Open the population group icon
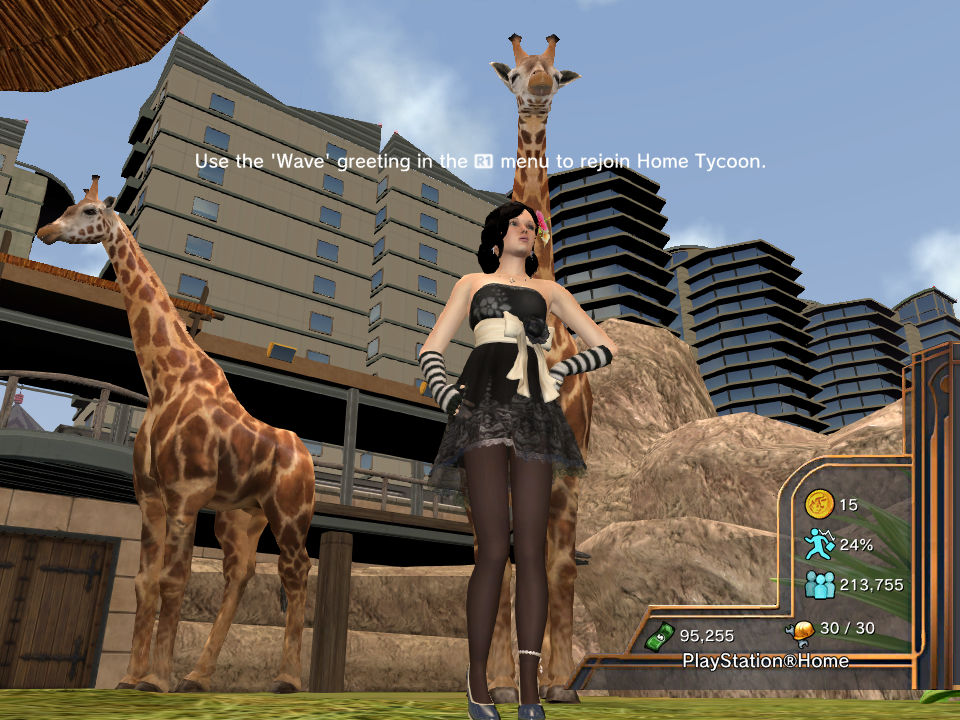 coord(819,585)
